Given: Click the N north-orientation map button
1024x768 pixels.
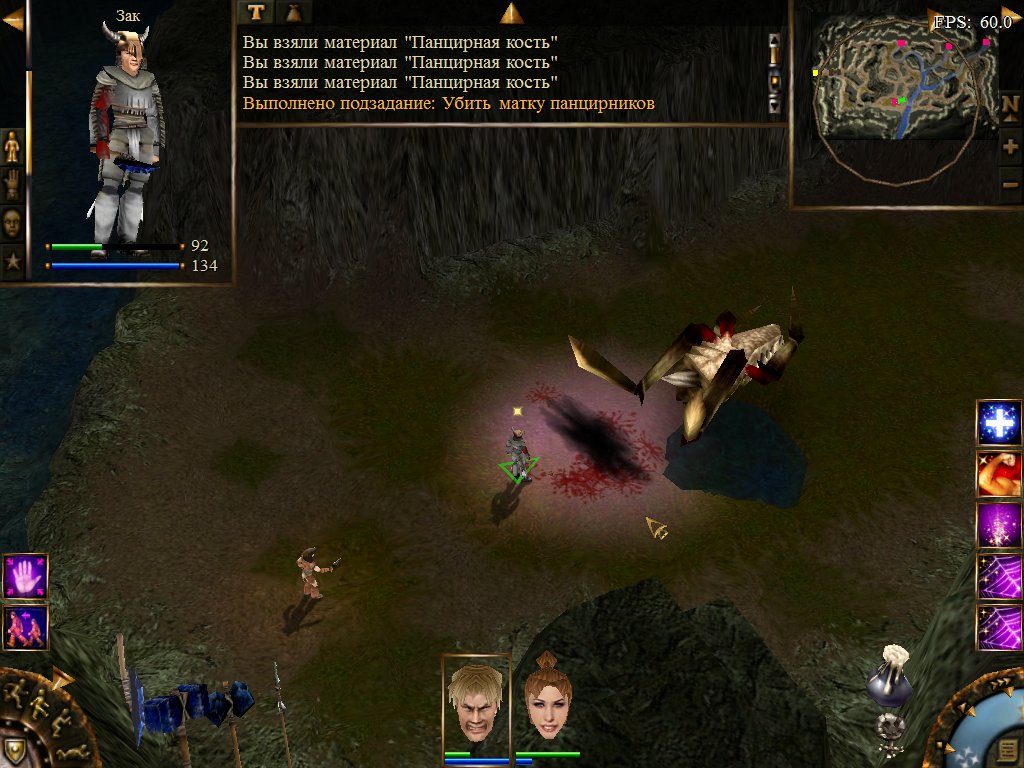Looking at the screenshot, I should (x=1010, y=105).
